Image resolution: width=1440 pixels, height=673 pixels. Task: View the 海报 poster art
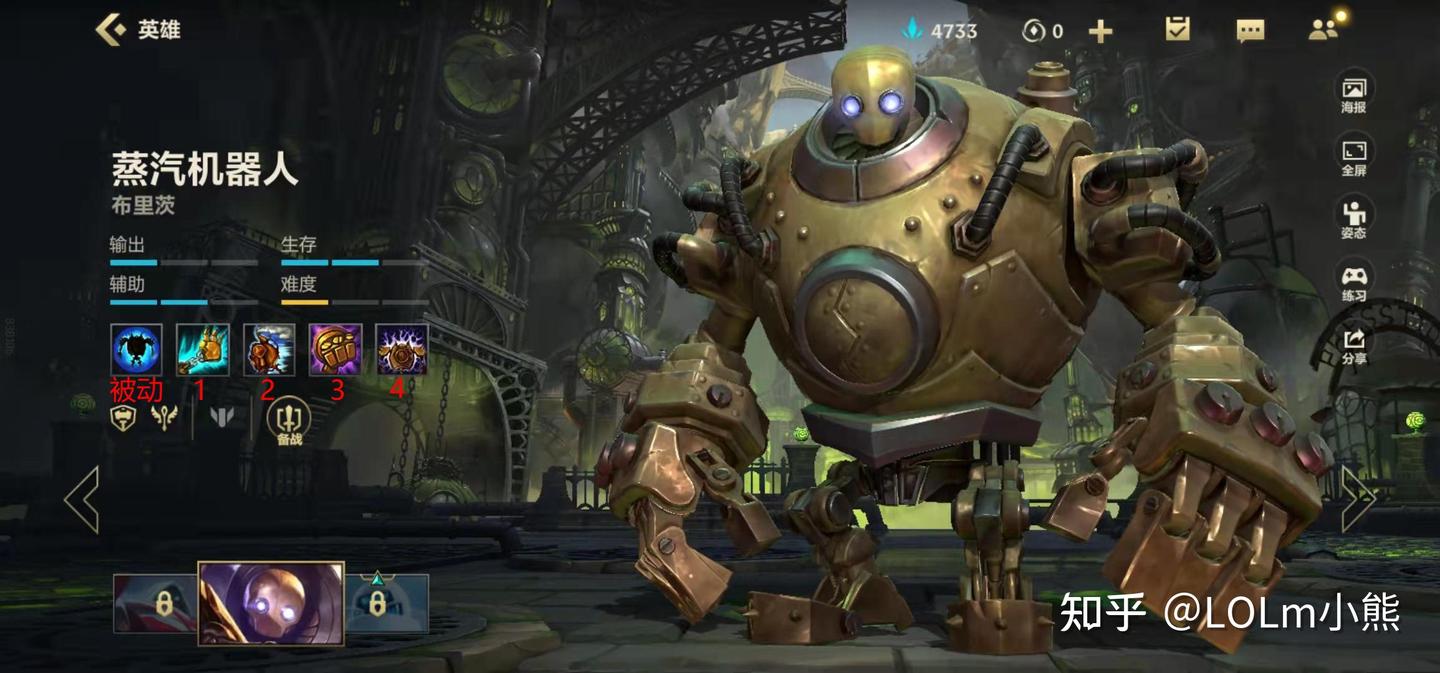click(x=1354, y=94)
